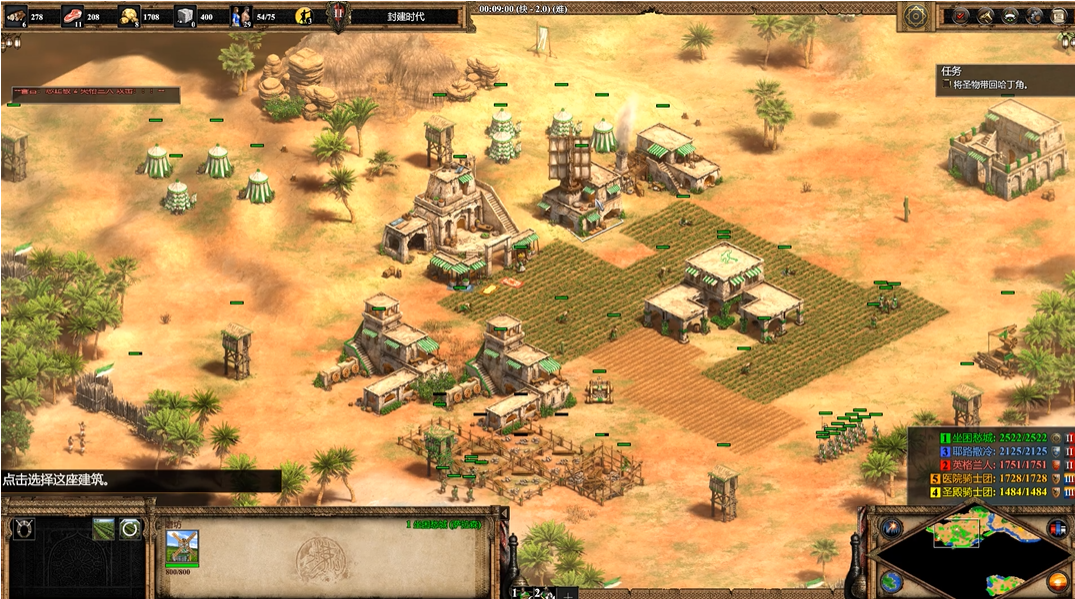Toggle the globe minimap mode button

(892, 581)
